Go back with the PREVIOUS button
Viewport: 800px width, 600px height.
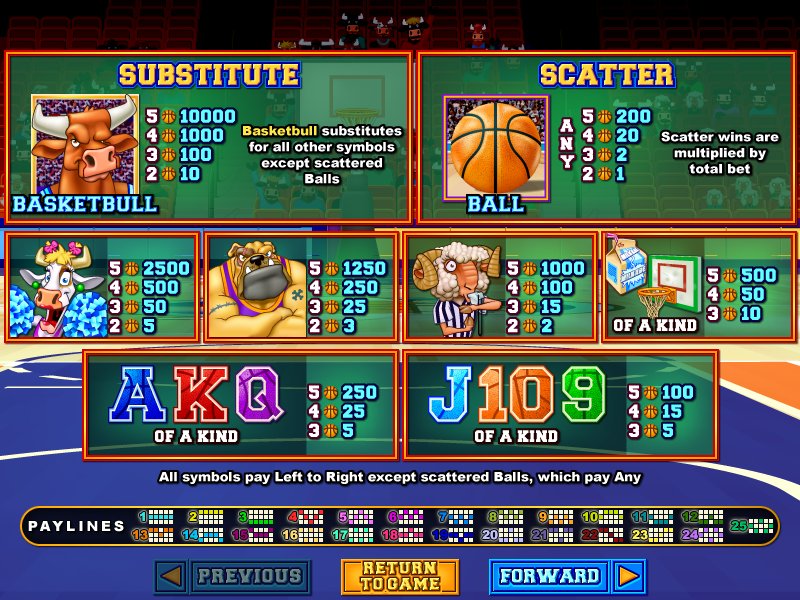pos(250,576)
